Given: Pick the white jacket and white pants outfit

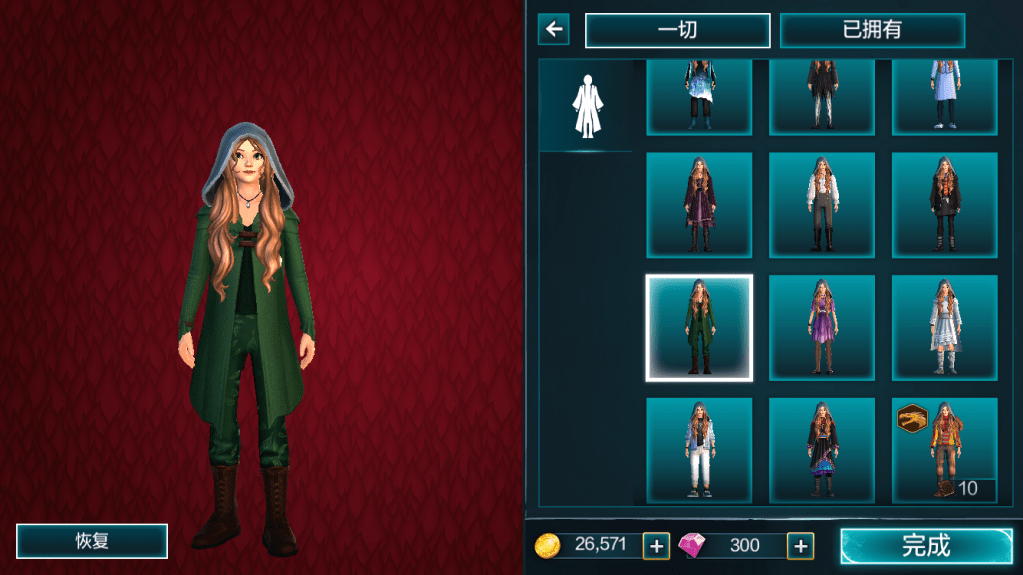Looking at the screenshot, I should 699,450.
